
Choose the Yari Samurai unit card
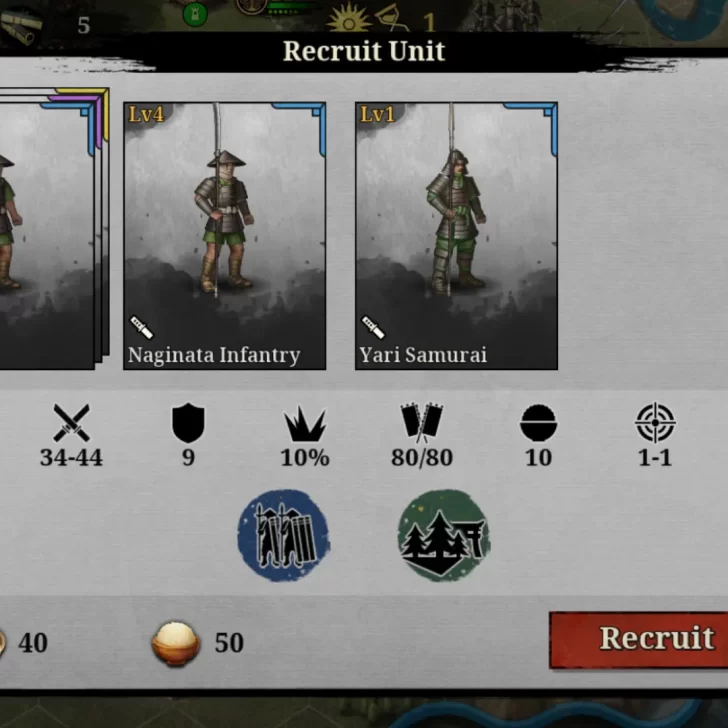coord(456,236)
